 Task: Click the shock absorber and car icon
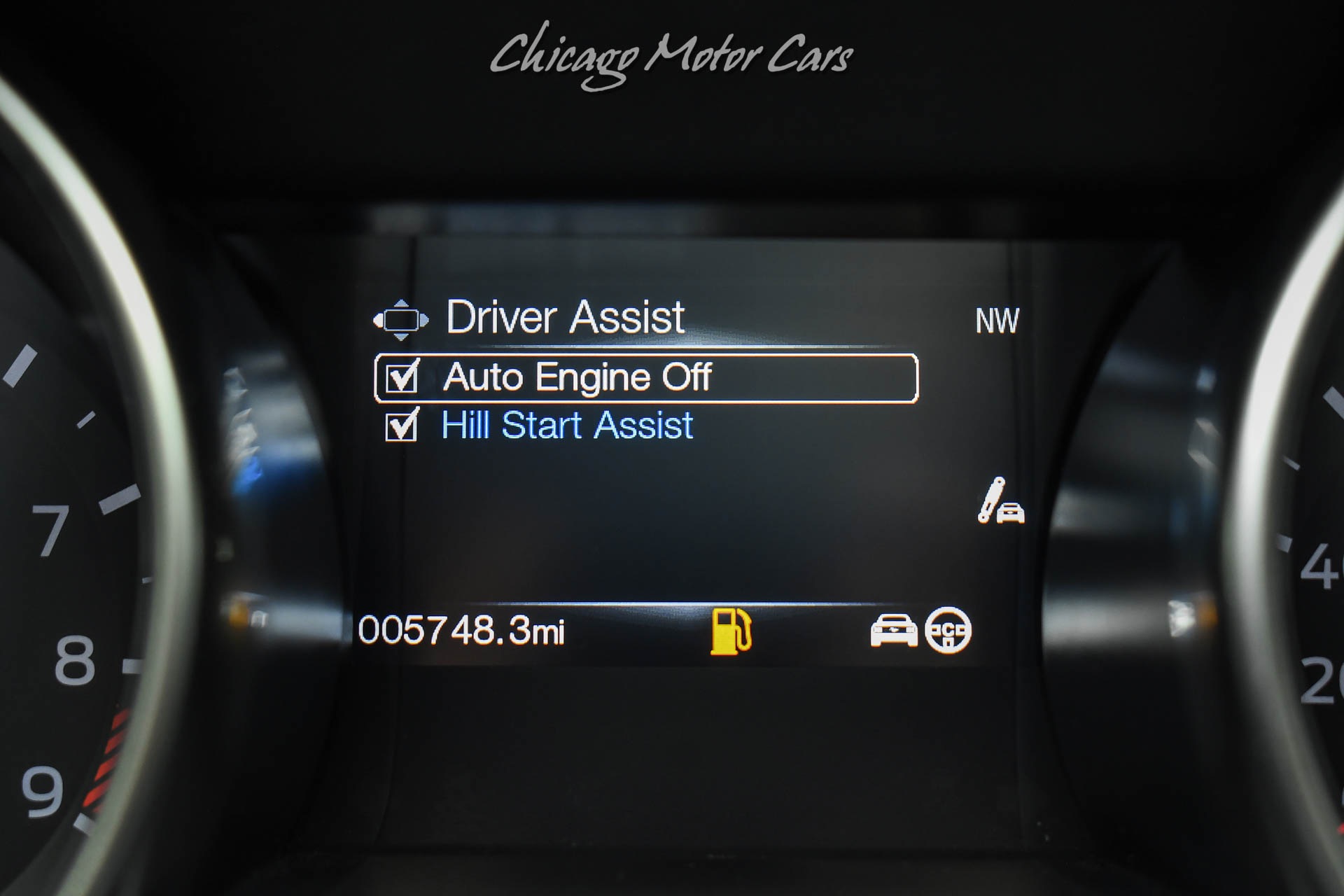tap(1000, 501)
